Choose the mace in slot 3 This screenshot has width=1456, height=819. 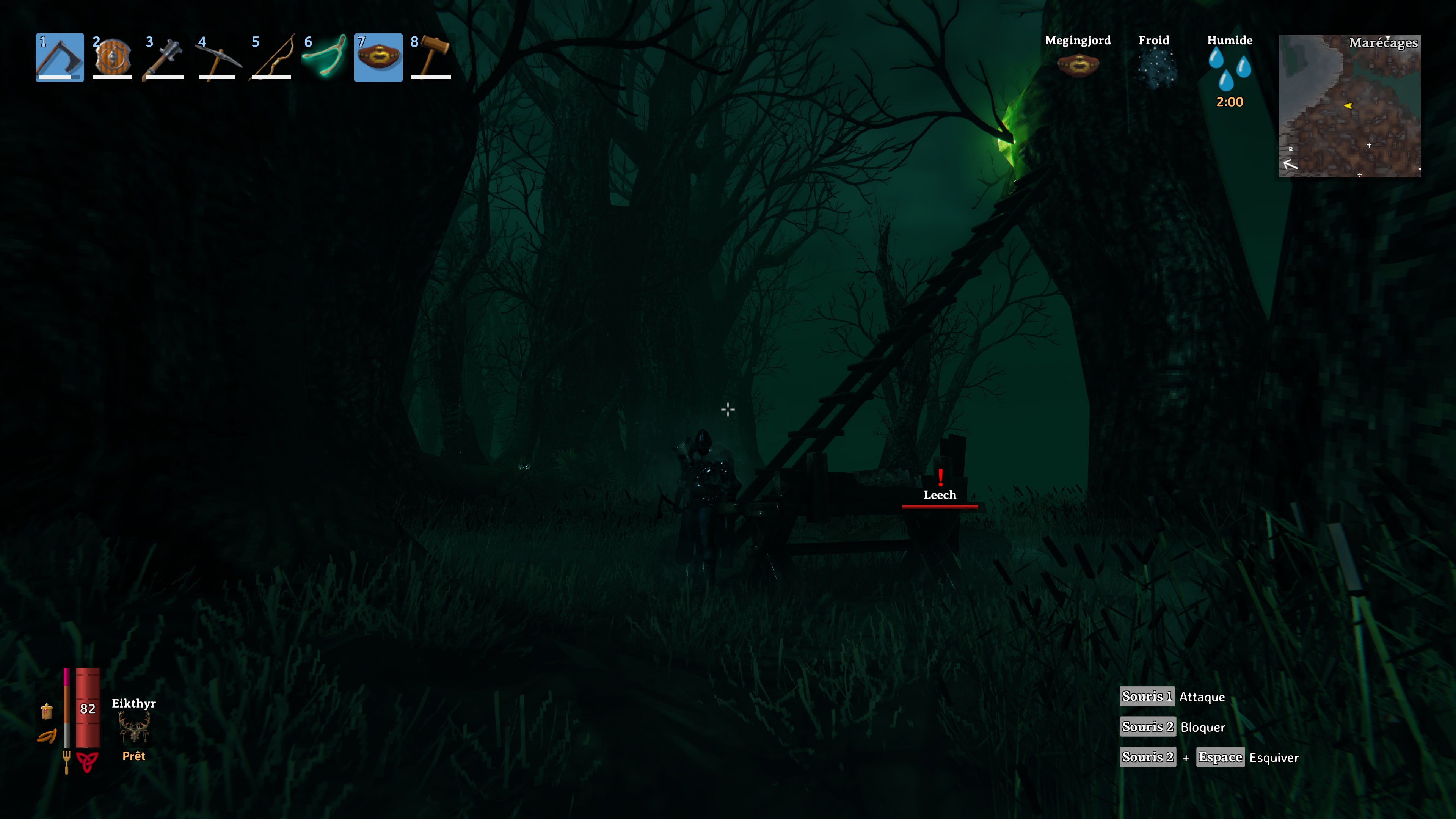164,58
